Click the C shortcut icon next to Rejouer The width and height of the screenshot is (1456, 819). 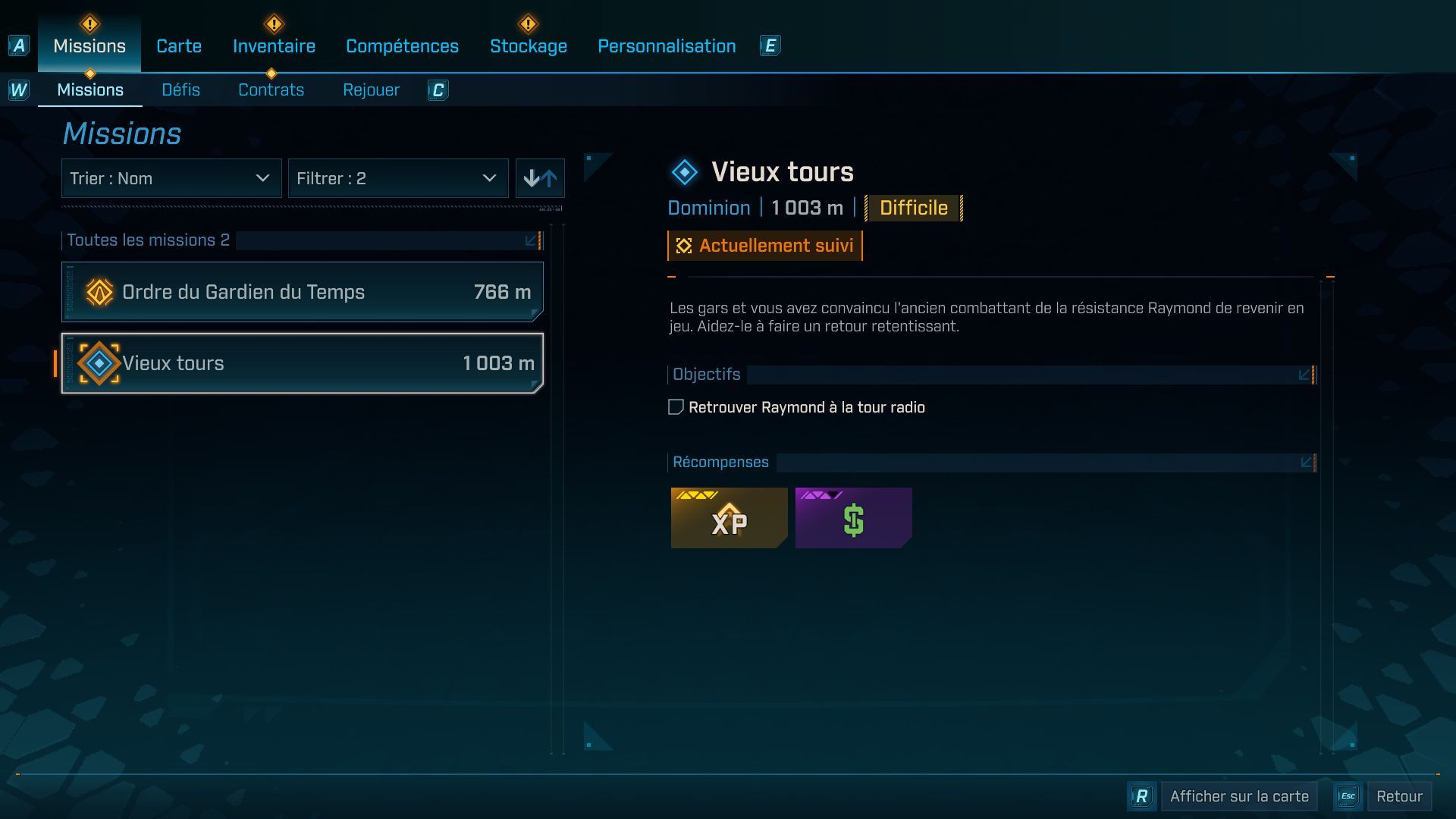pyautogui.click(x=438, y=90)
